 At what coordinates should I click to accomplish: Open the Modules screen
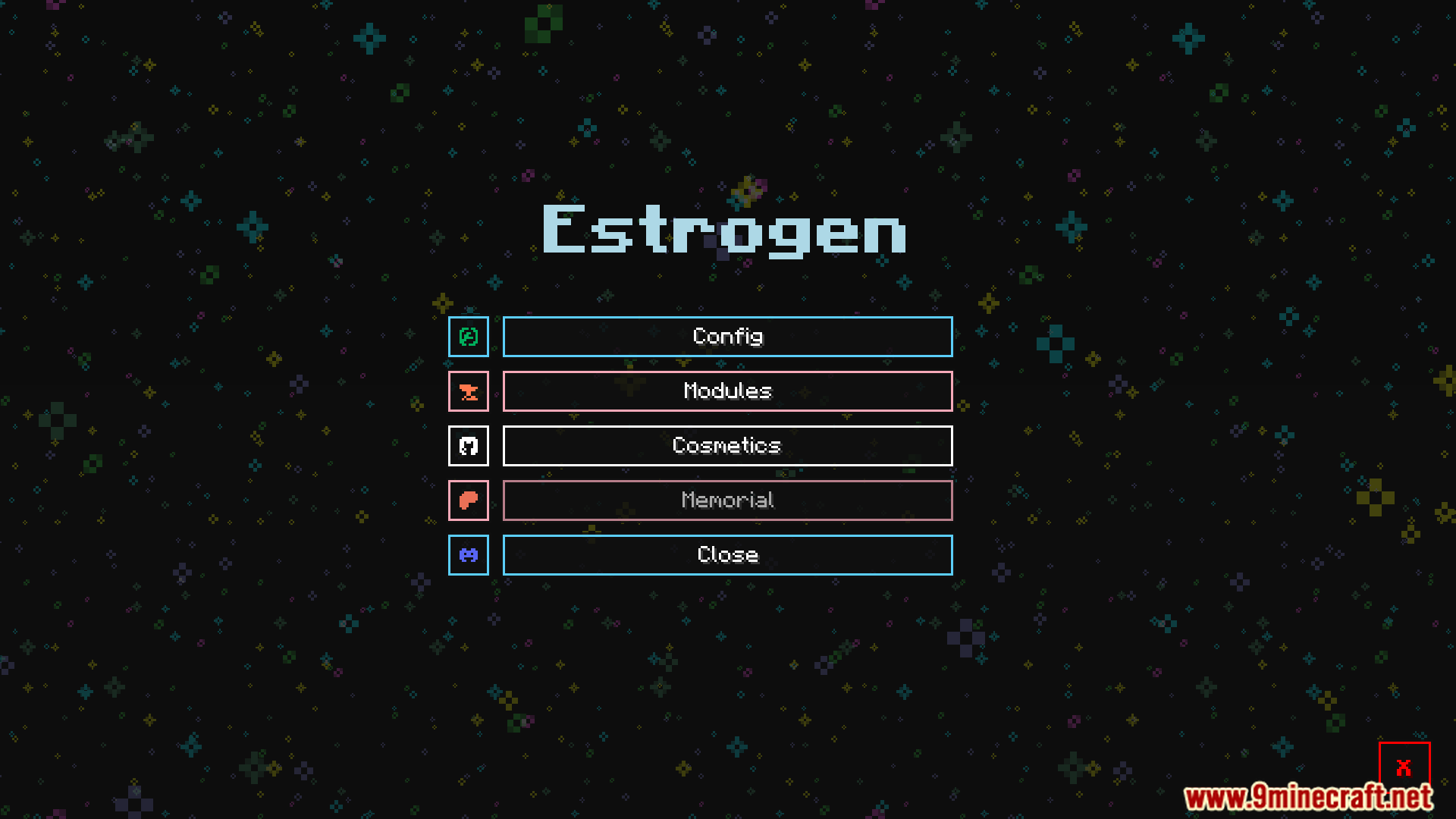(726, 391)
